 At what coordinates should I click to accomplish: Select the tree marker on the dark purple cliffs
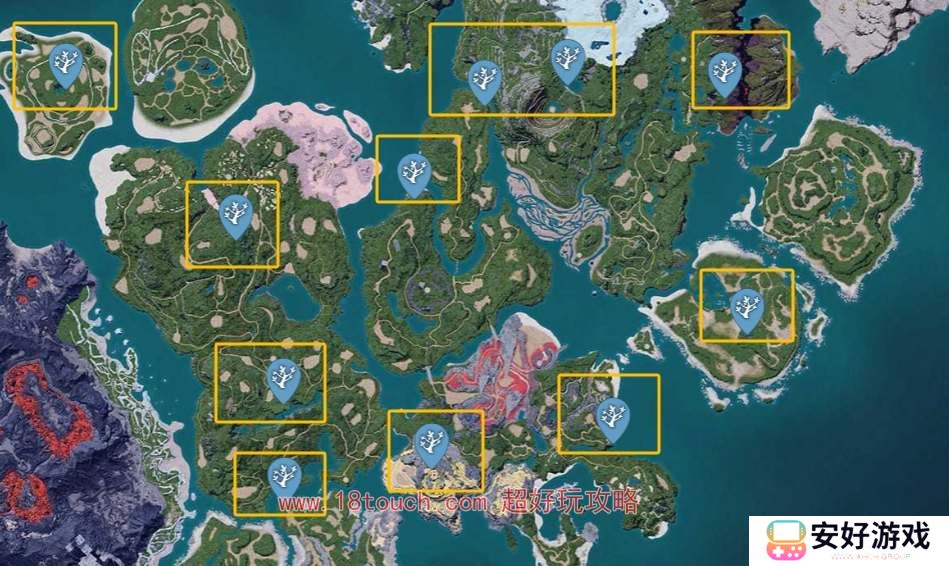click(723, 73)
